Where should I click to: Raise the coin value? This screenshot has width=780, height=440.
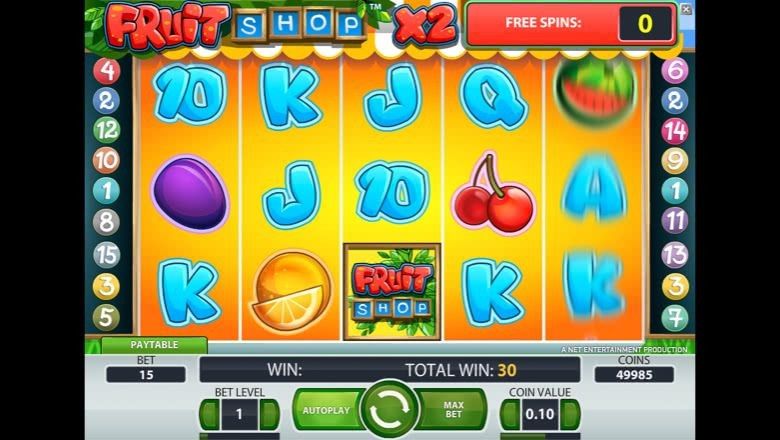click(568, 413)
